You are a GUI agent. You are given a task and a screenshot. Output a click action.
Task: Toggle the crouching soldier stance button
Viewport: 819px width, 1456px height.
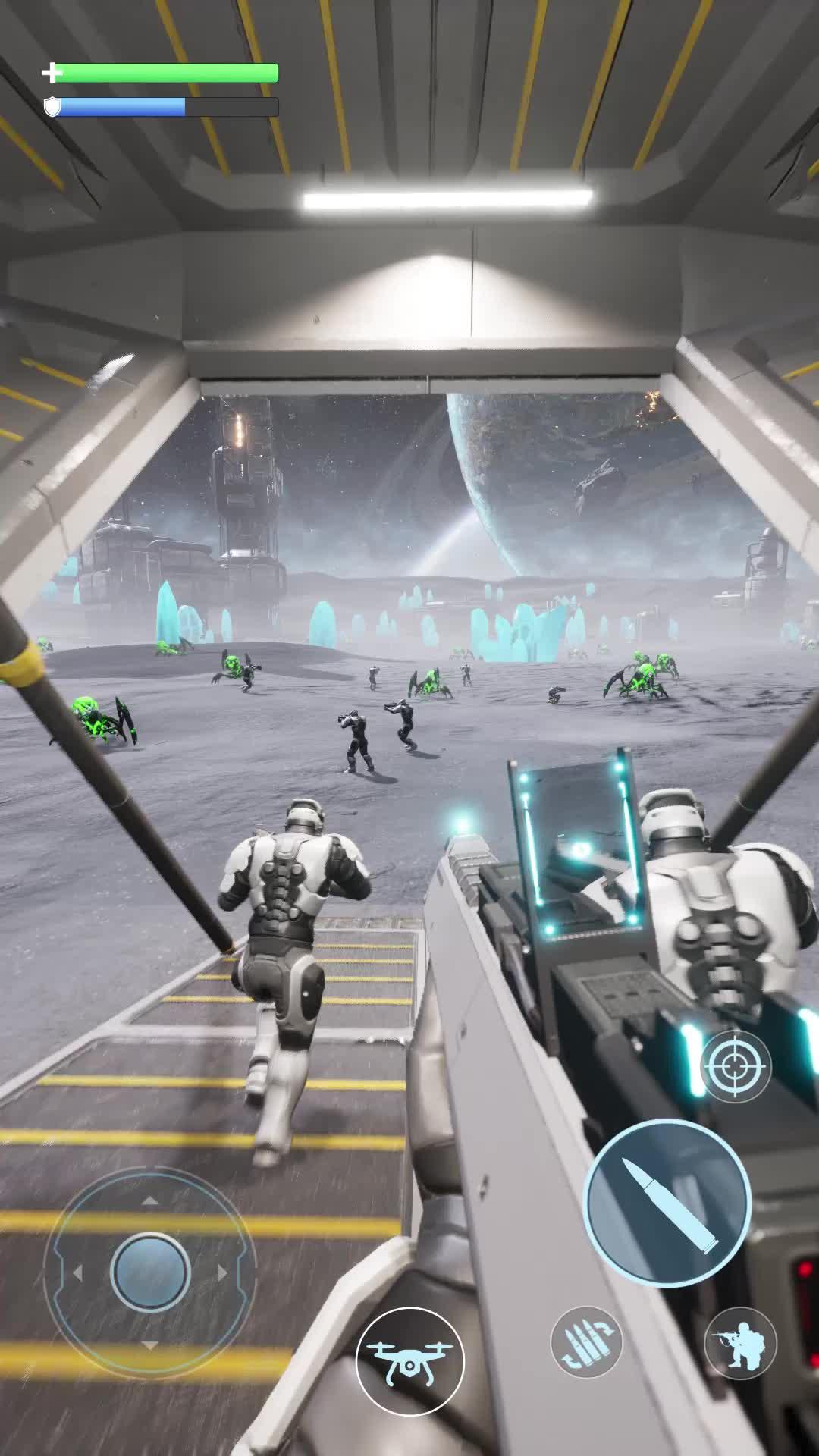click(x=740, y=1343)
